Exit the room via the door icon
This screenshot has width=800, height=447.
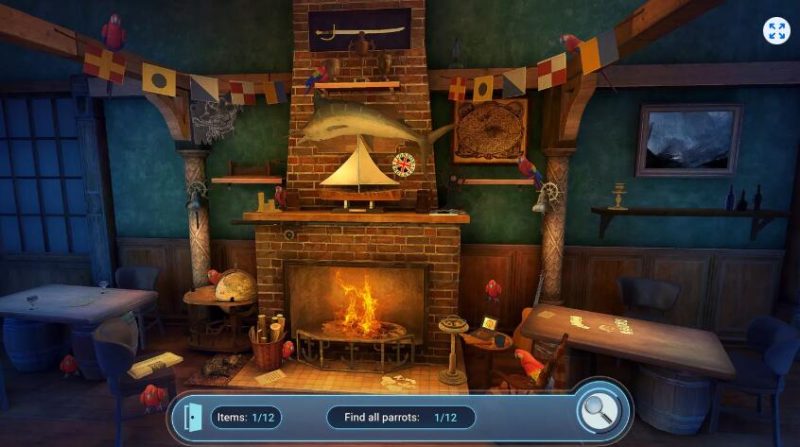click(192, 416)
